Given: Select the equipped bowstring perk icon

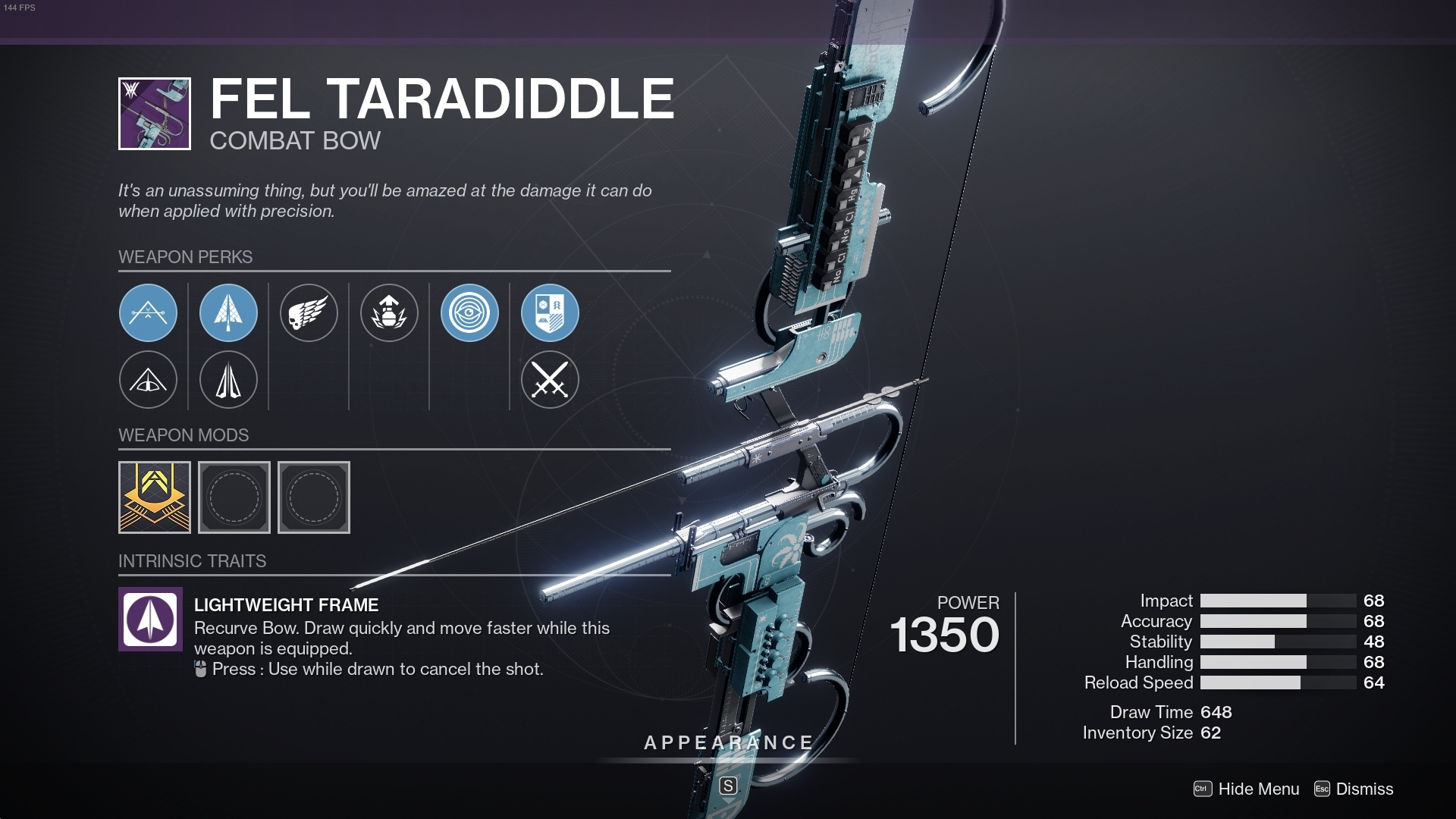Looking at the screenshot, I should 148,312.
